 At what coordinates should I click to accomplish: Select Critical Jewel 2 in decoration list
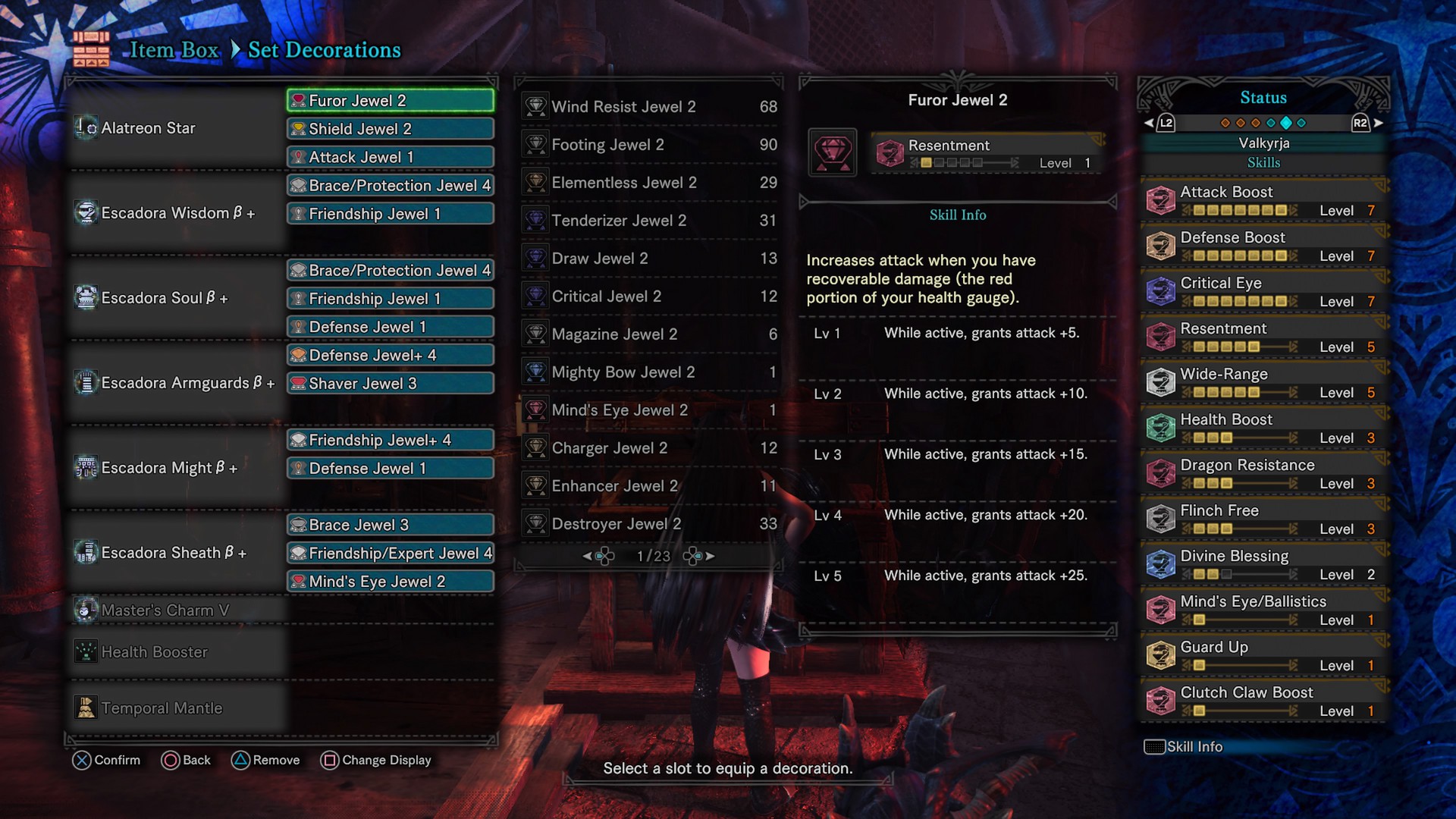(649, 297)
